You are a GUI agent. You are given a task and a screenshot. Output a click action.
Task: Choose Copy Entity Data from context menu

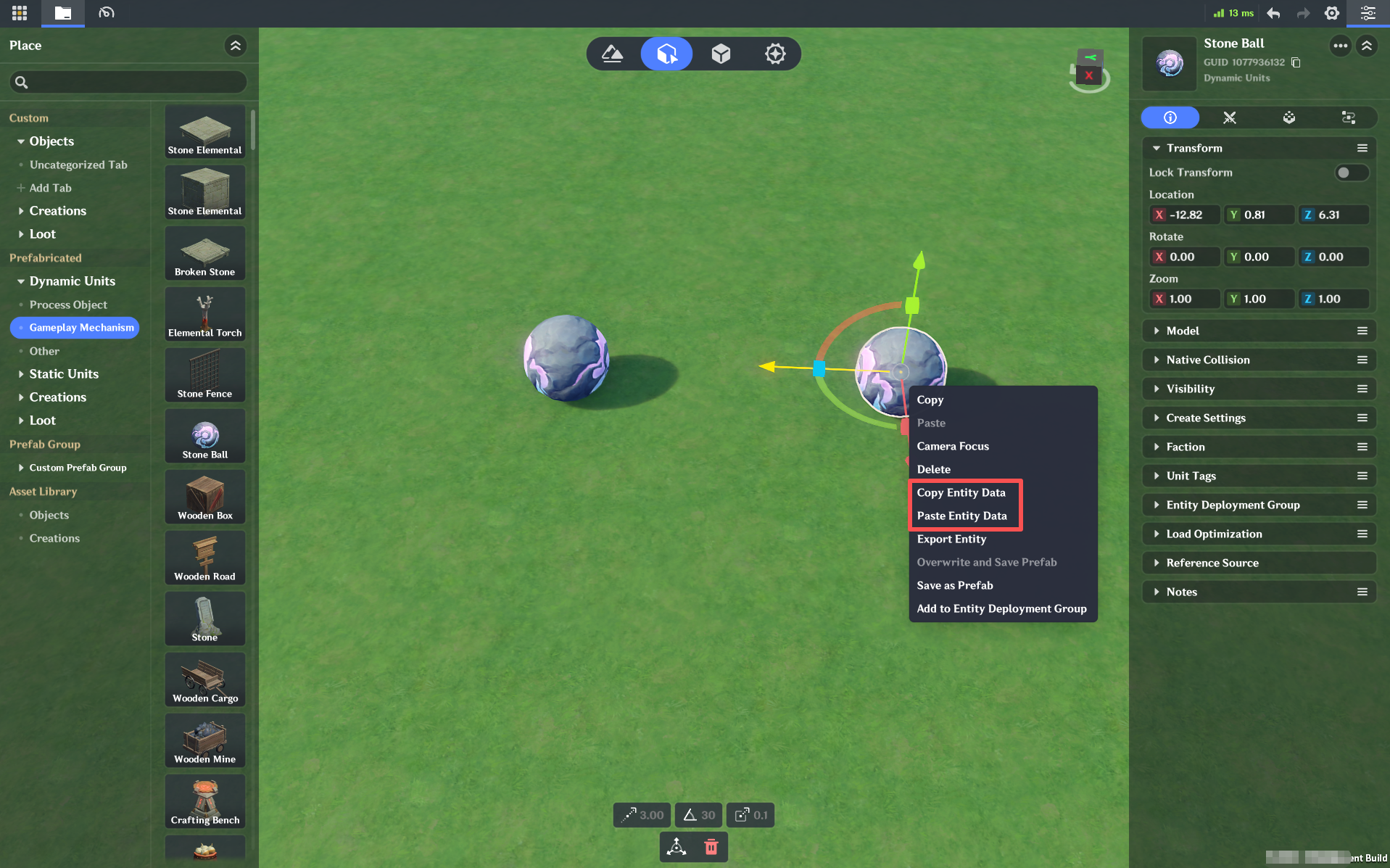point(961,492)
